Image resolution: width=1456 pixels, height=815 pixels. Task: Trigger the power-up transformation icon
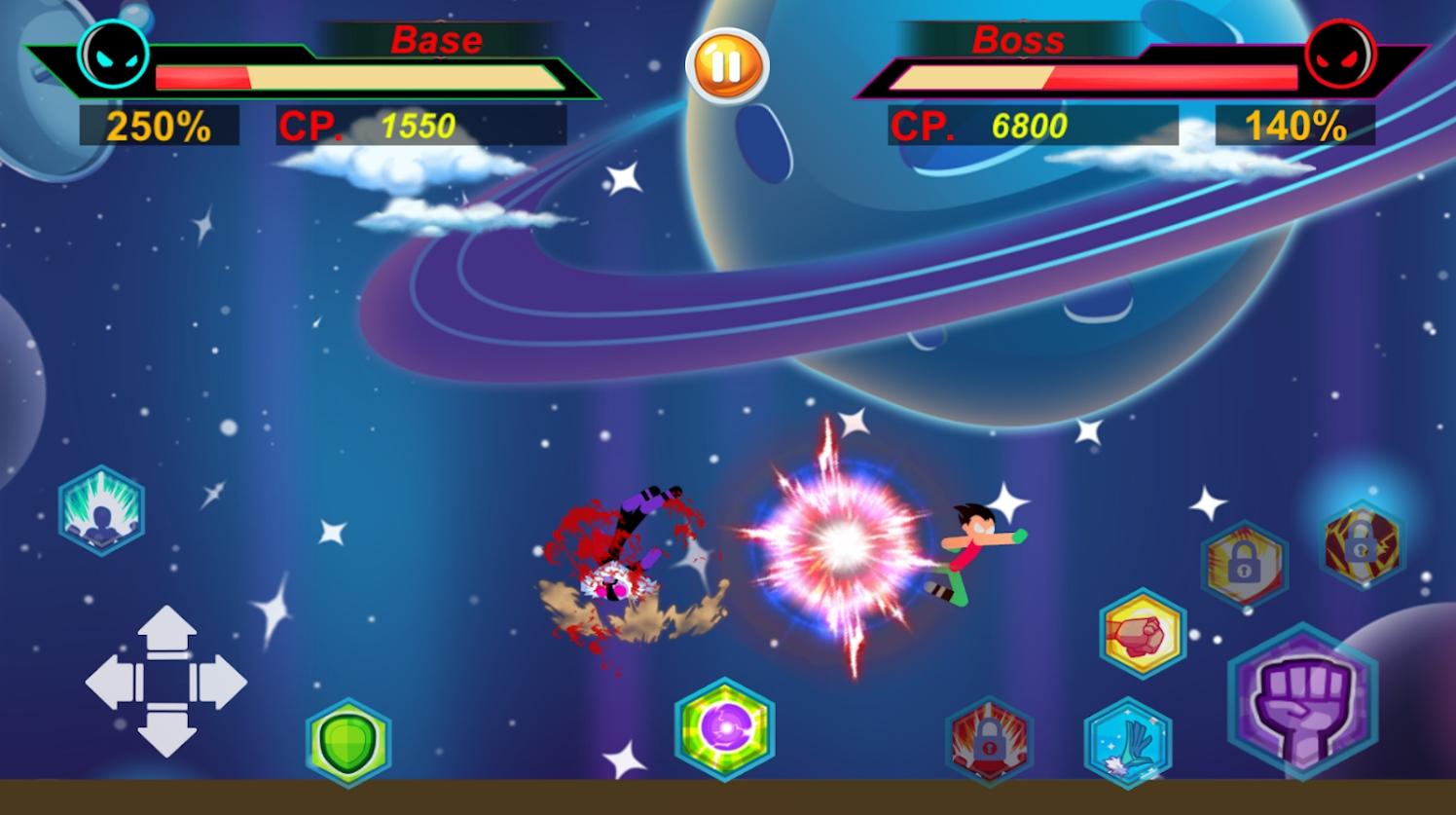101,510
